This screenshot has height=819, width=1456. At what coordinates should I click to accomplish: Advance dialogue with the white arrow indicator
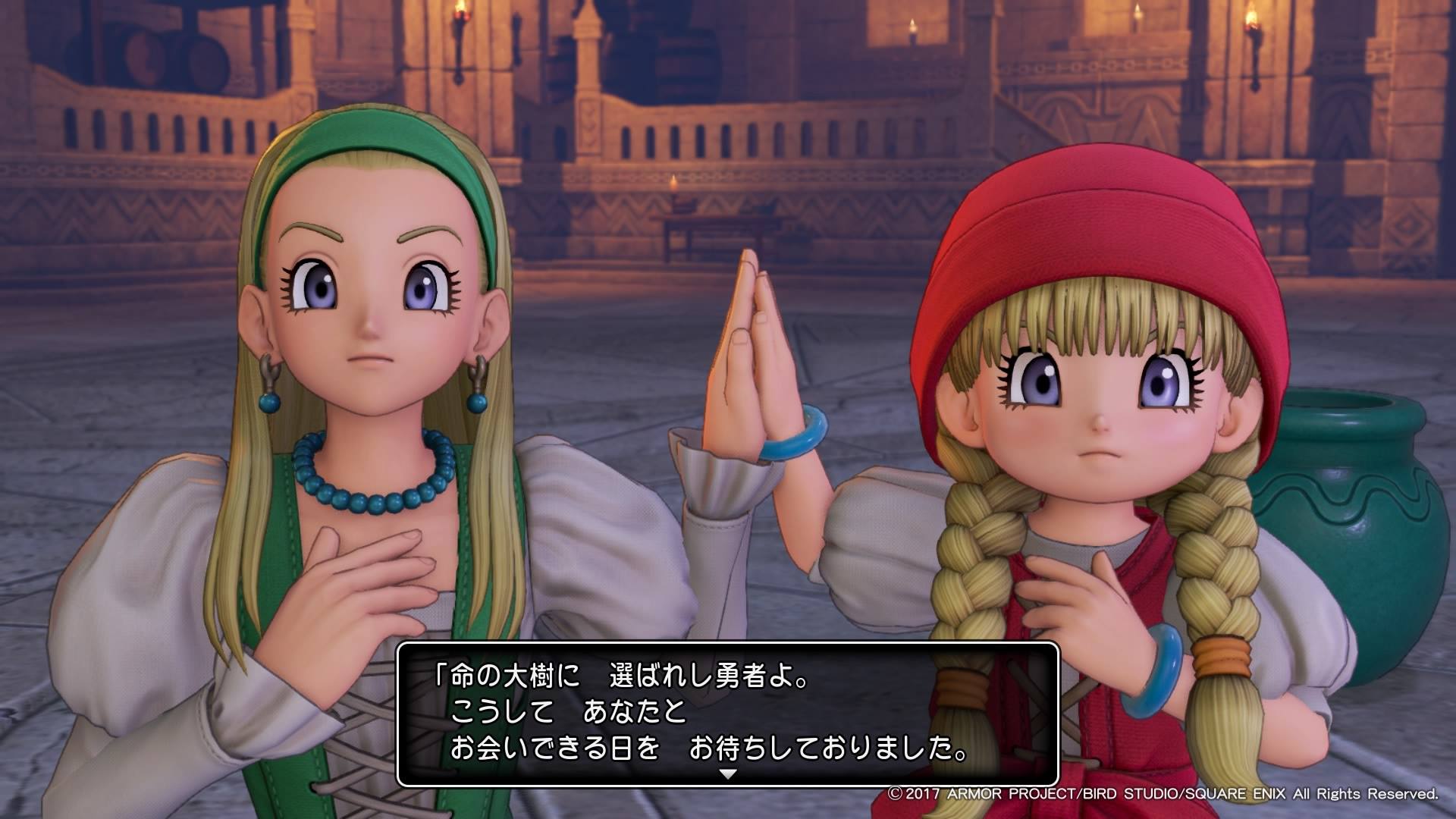tap(727, 774)
